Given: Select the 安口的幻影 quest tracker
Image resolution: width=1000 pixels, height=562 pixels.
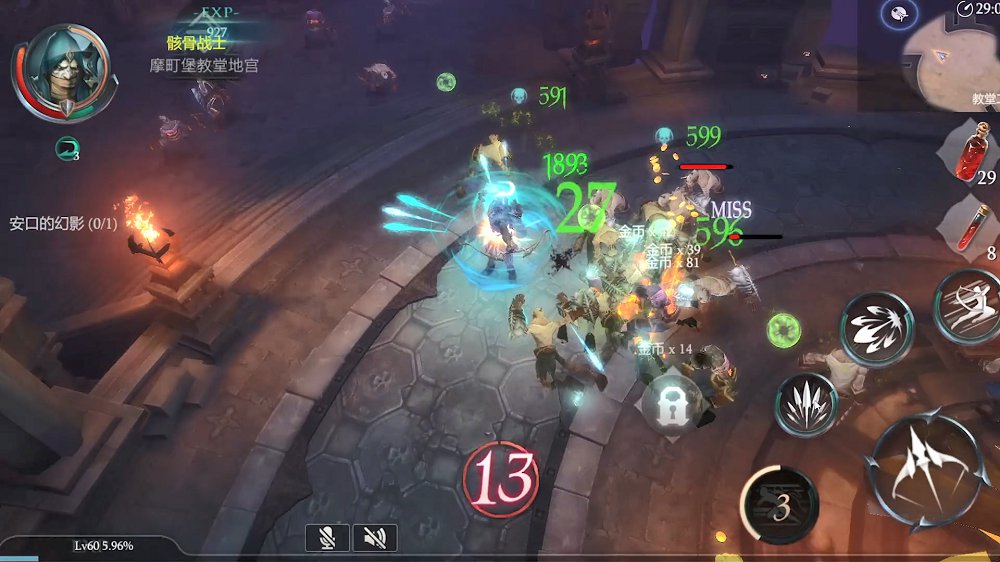Looking at the screenshot, I should [x=63, y=223].
